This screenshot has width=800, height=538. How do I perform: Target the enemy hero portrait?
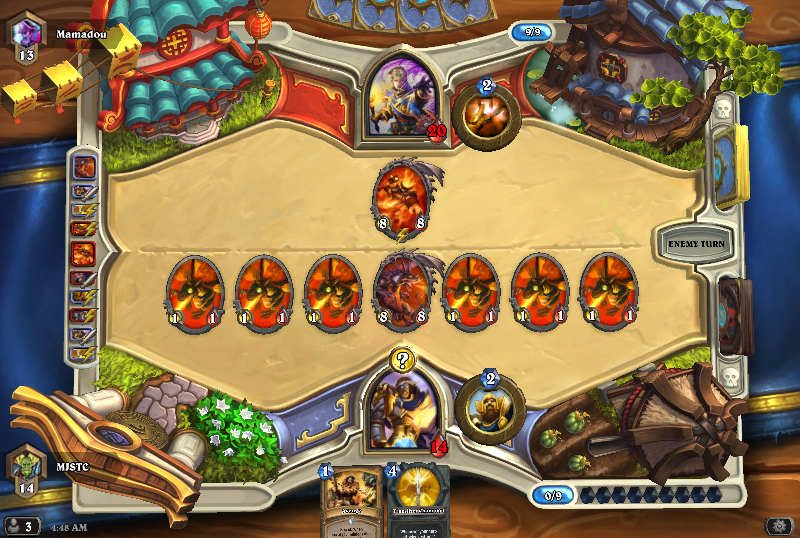(402, 97)
